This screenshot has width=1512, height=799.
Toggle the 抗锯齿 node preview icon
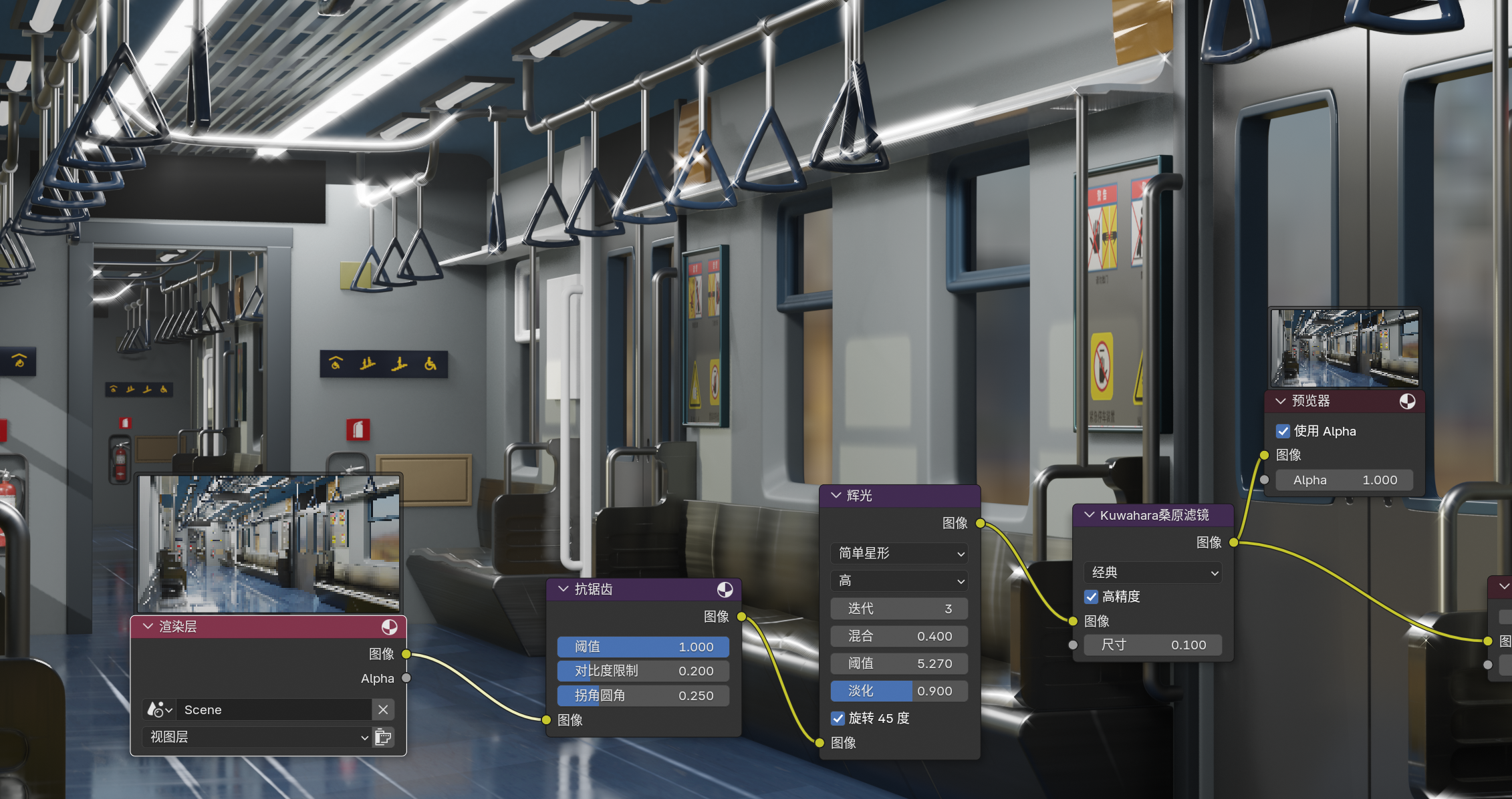point(725,589)
